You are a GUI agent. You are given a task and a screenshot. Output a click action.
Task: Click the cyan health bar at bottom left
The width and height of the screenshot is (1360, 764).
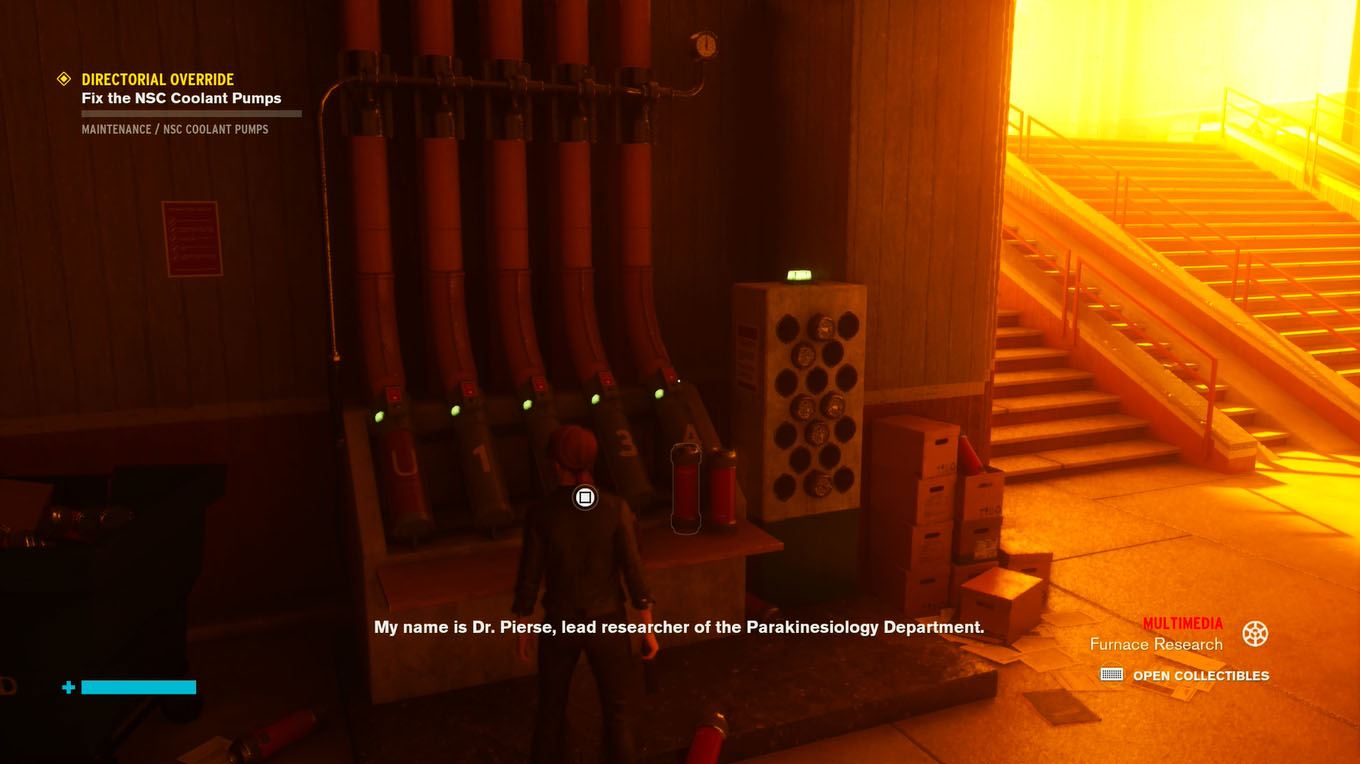point(138,687)
